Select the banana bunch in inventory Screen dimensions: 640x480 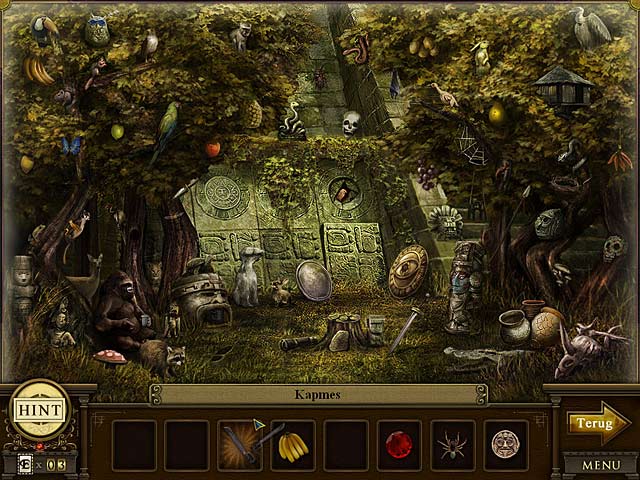click(x=292, y=443)
